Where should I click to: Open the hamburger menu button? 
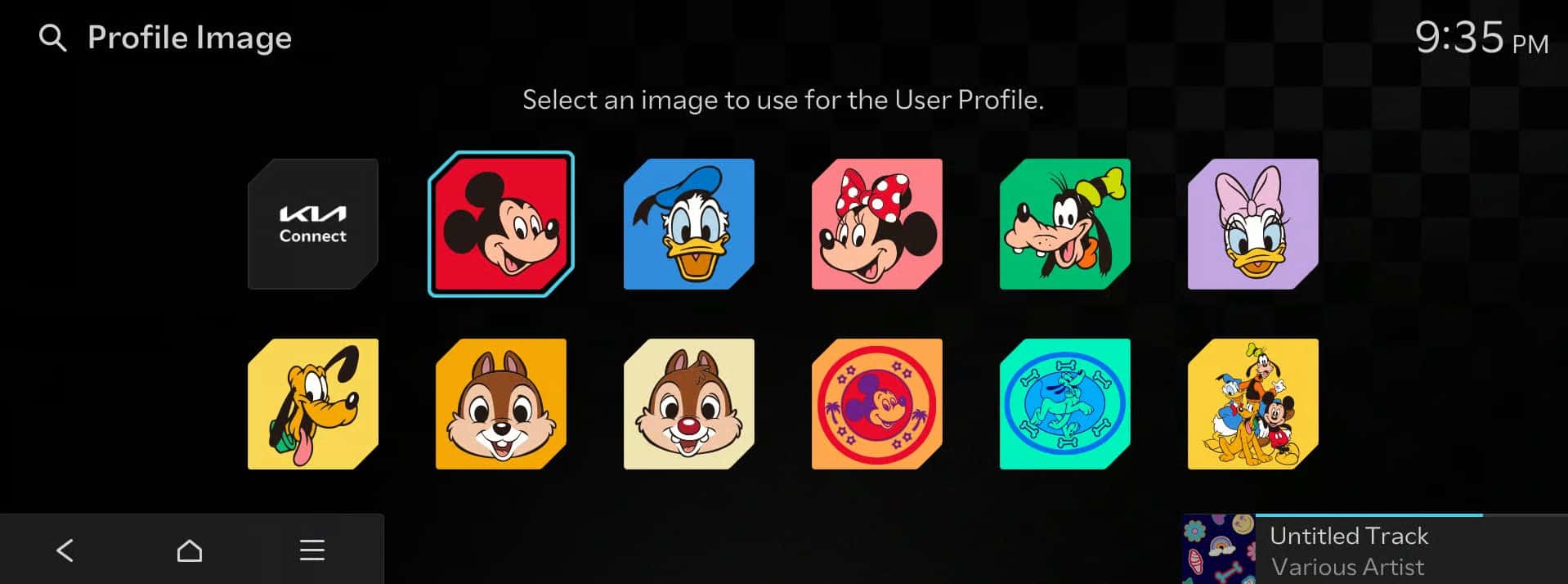(312, 550)
